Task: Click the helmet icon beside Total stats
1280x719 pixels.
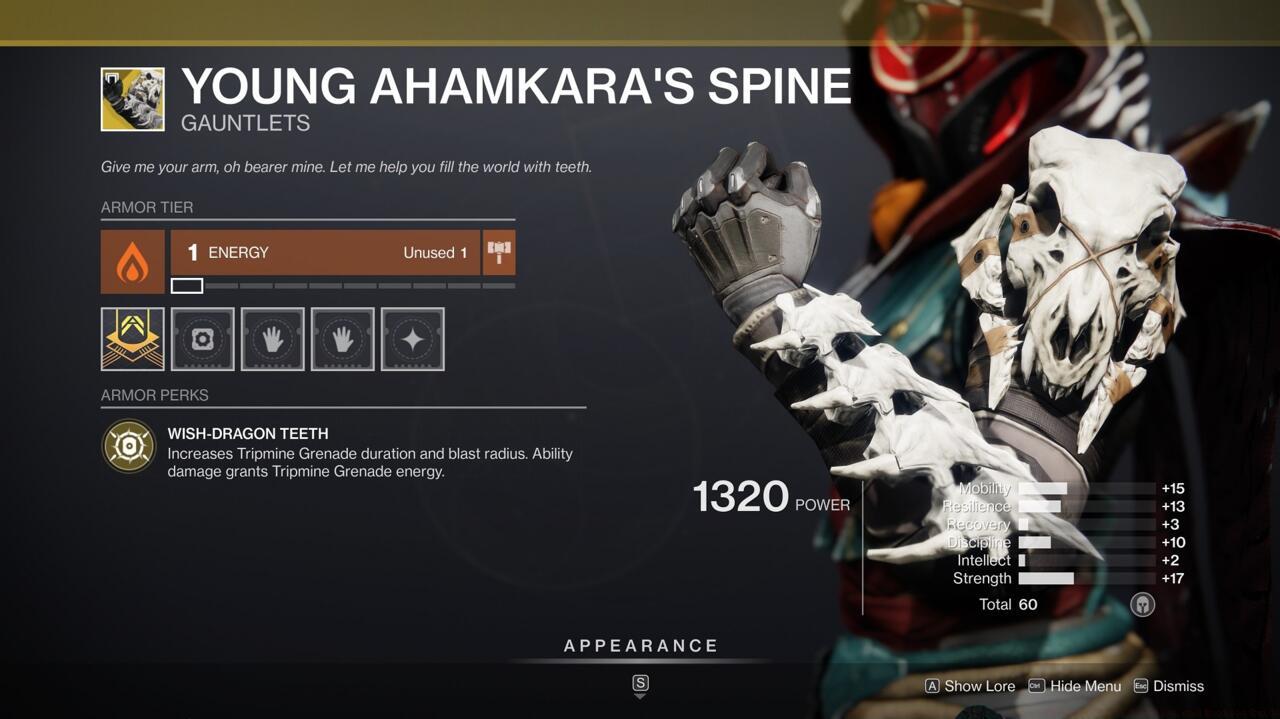Action: click(1142, 604)
